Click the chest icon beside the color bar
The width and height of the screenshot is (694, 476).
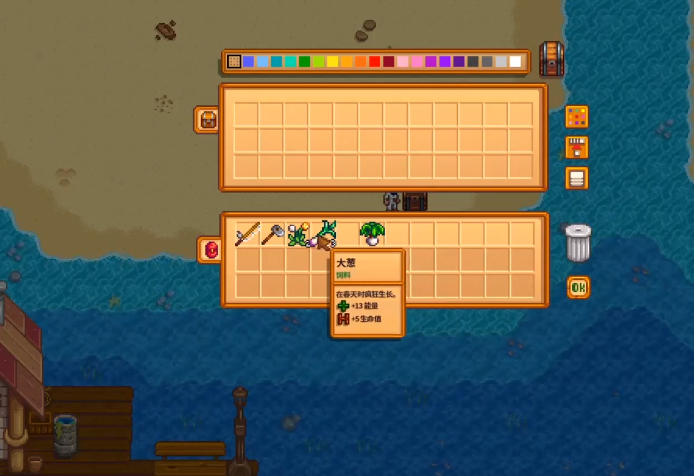coord(551,59)
